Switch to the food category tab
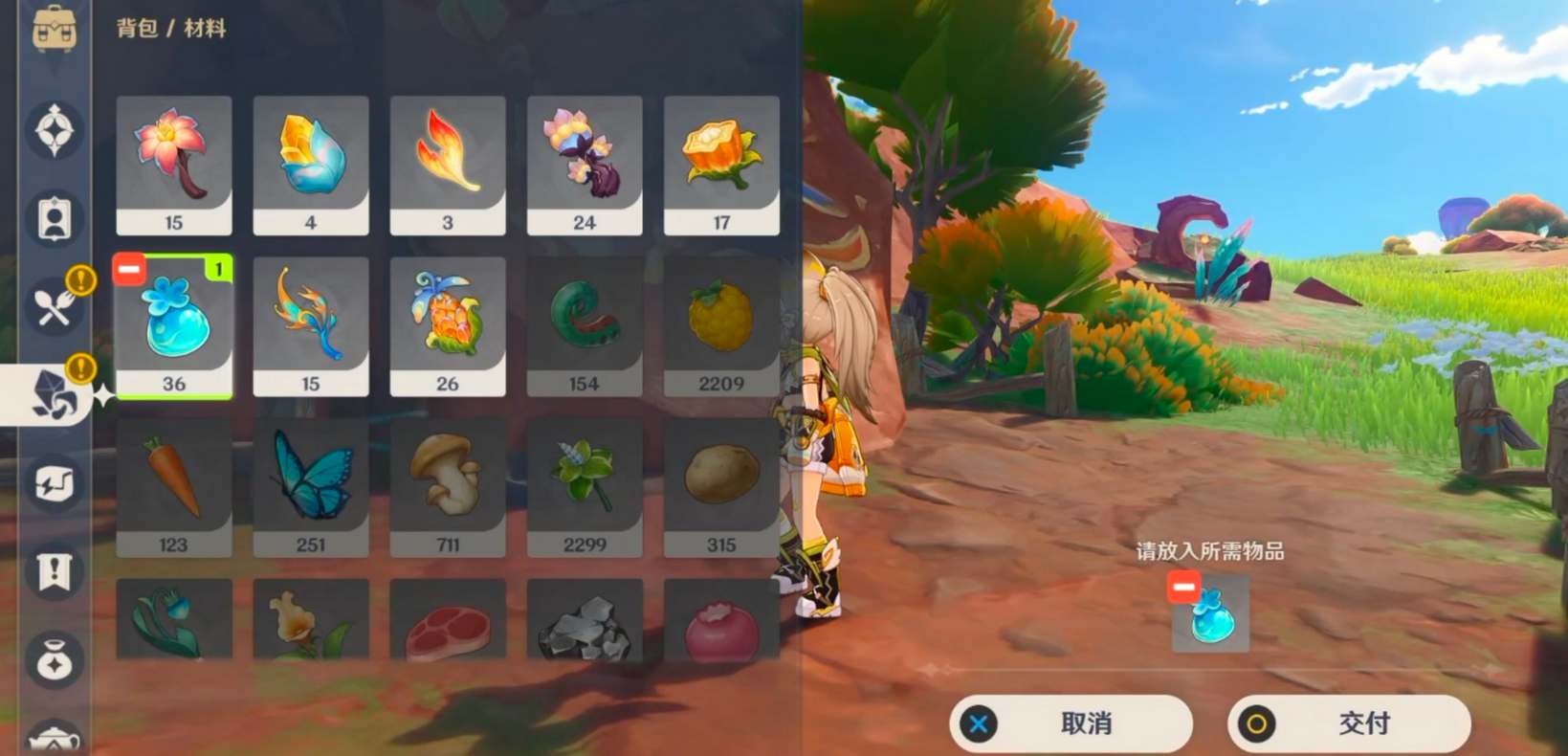 point(55,306)
